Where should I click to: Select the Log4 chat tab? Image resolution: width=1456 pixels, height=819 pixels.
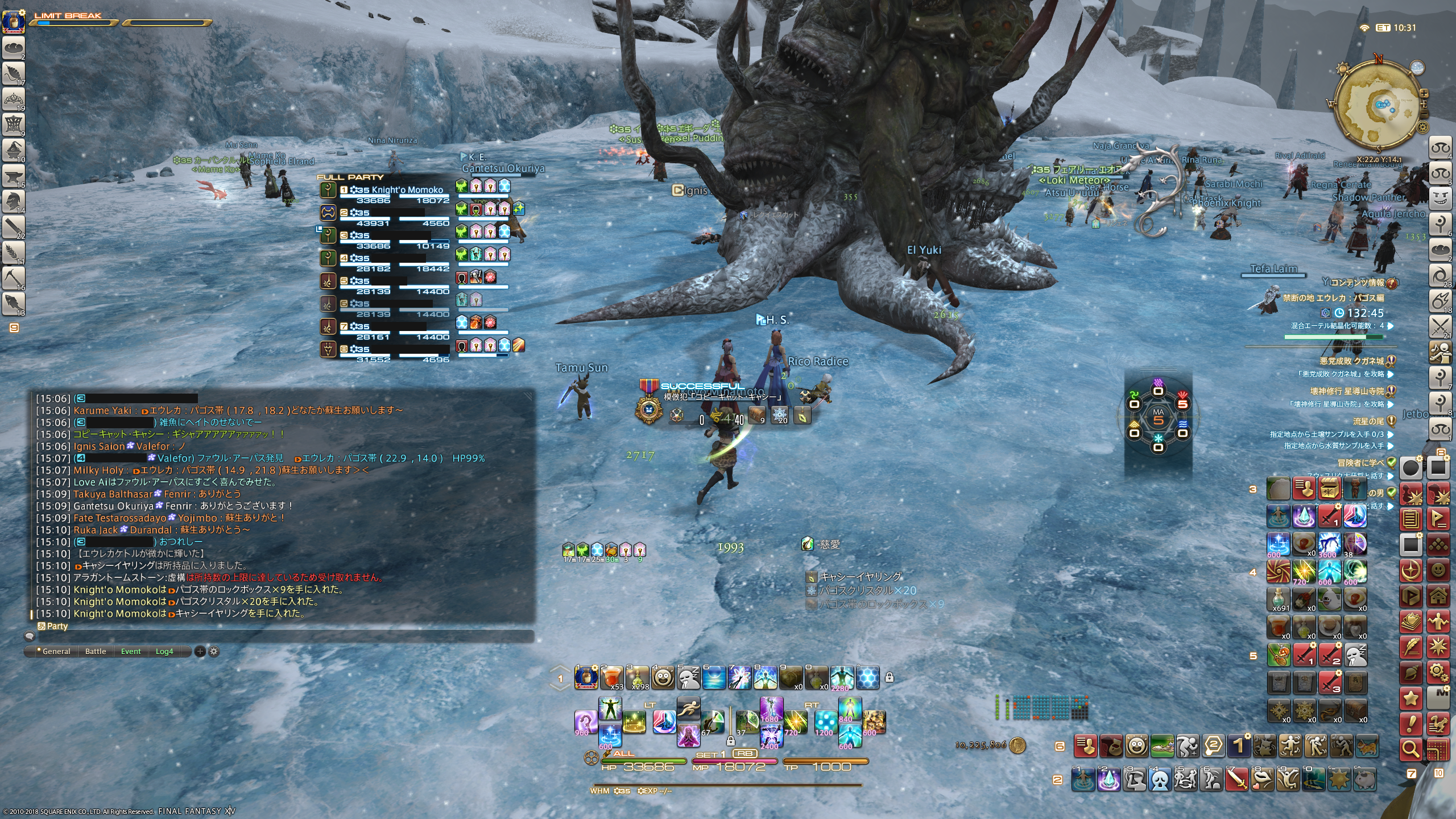pos(164,651)
